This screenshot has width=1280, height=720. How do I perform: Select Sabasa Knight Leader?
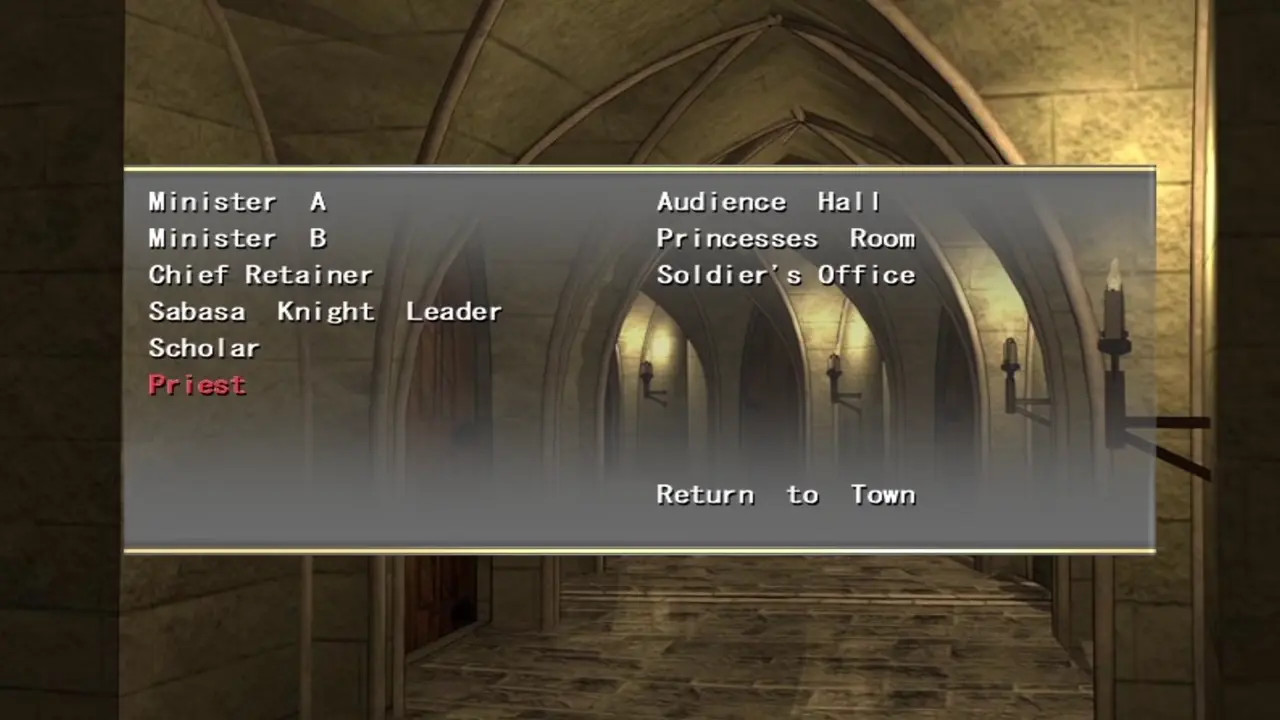[325, 312]
